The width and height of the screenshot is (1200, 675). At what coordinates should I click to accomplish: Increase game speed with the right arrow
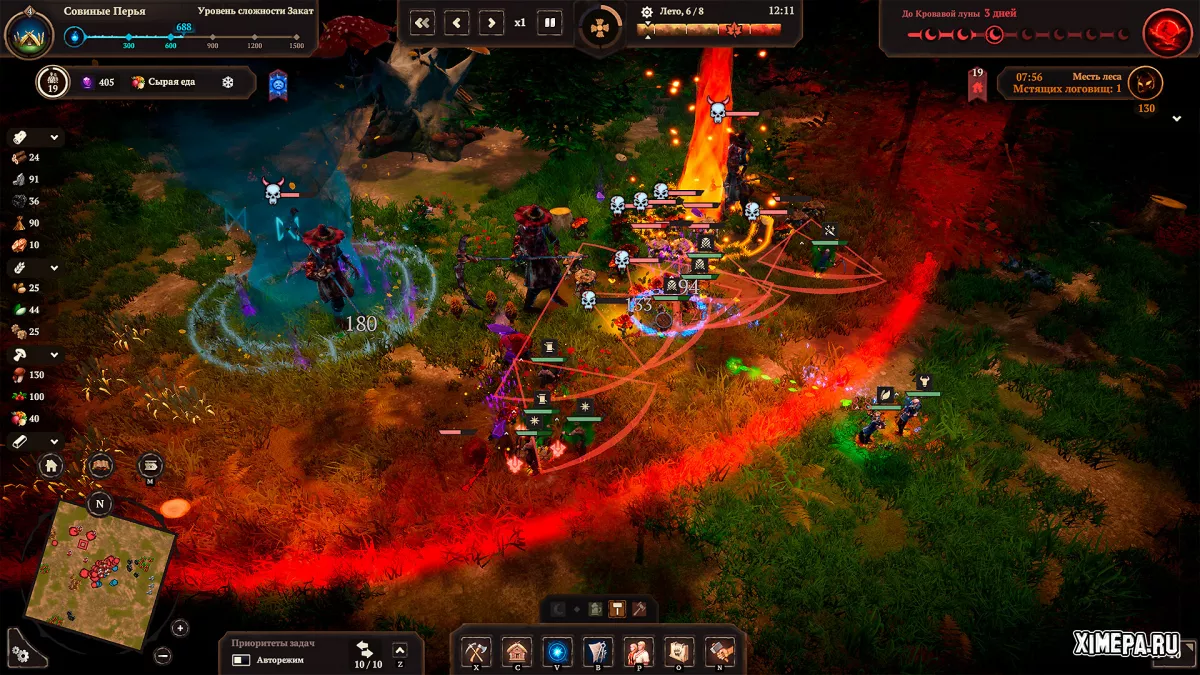click(x=490, y=22)
